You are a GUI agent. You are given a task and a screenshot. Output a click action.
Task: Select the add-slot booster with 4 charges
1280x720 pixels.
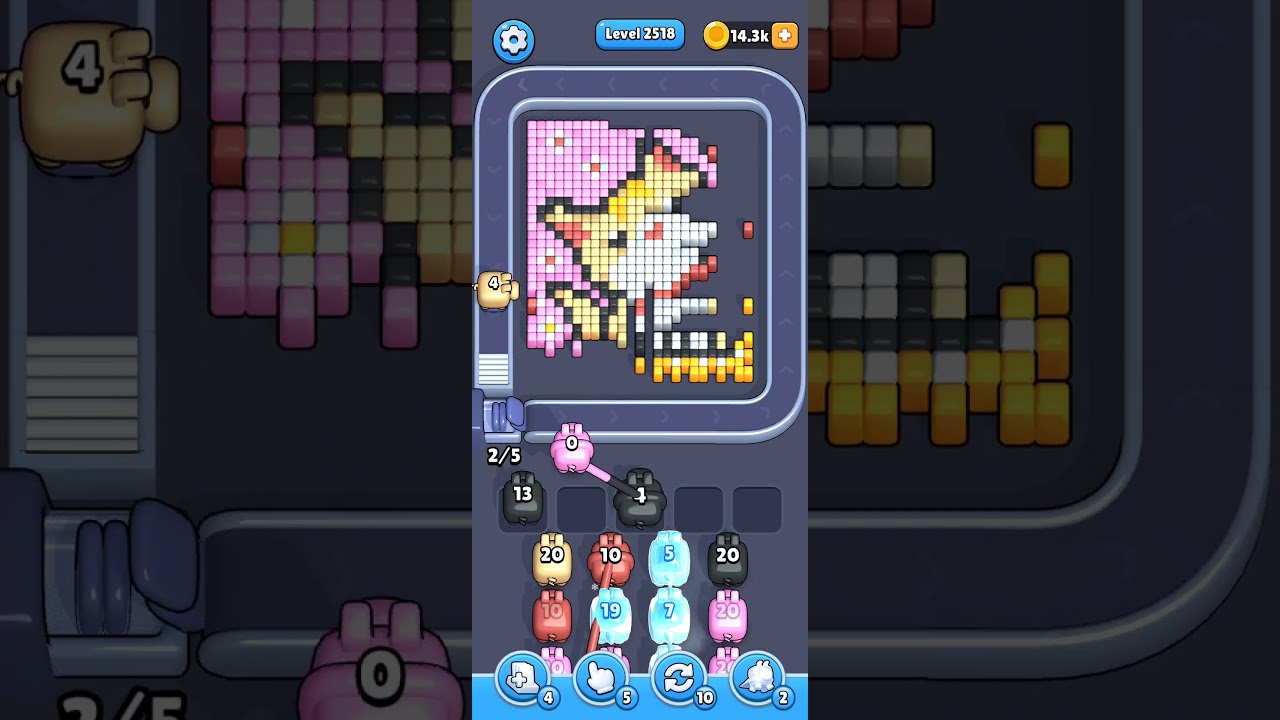(x=521, y=678)
